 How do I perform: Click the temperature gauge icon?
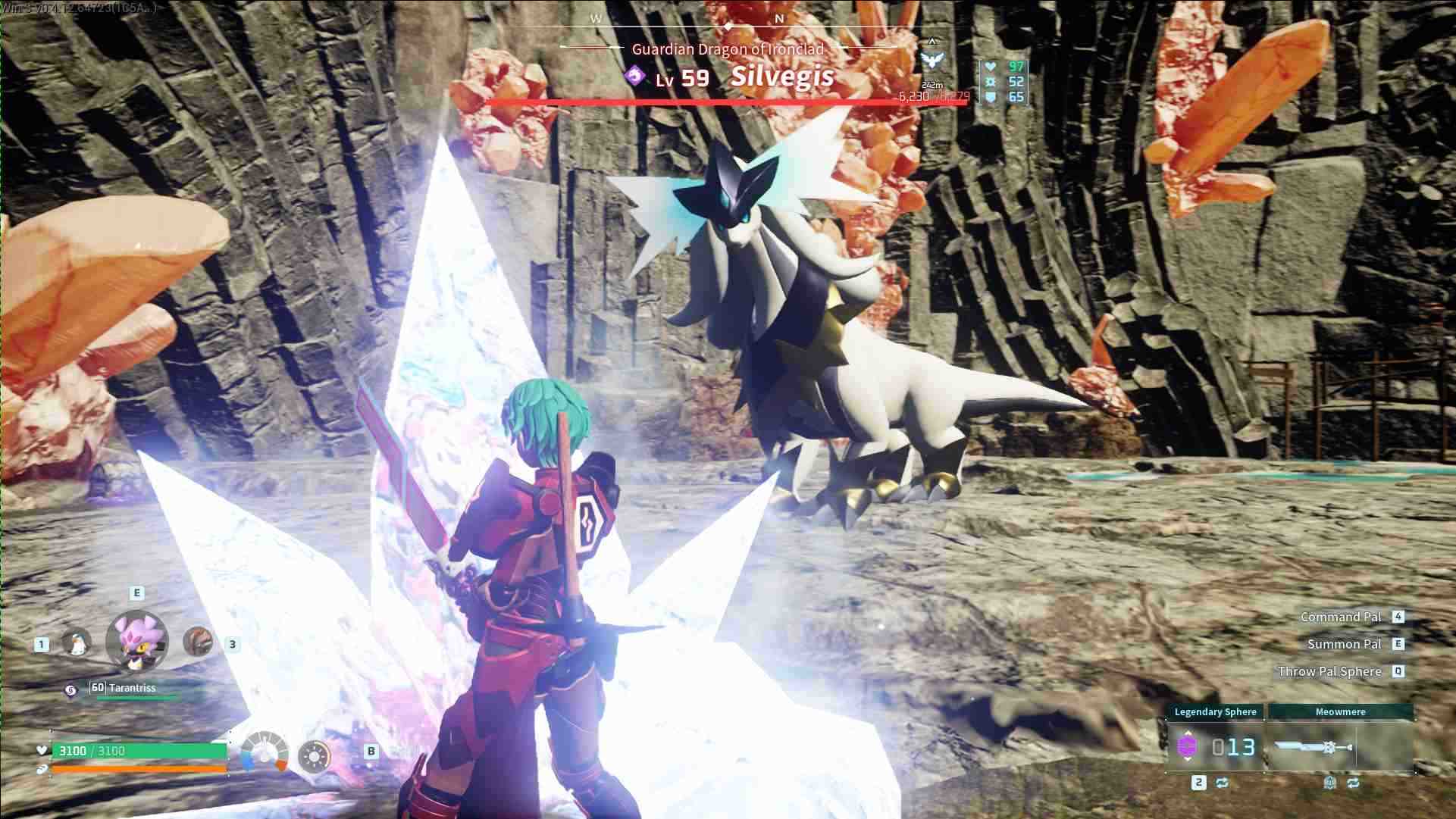265,752
